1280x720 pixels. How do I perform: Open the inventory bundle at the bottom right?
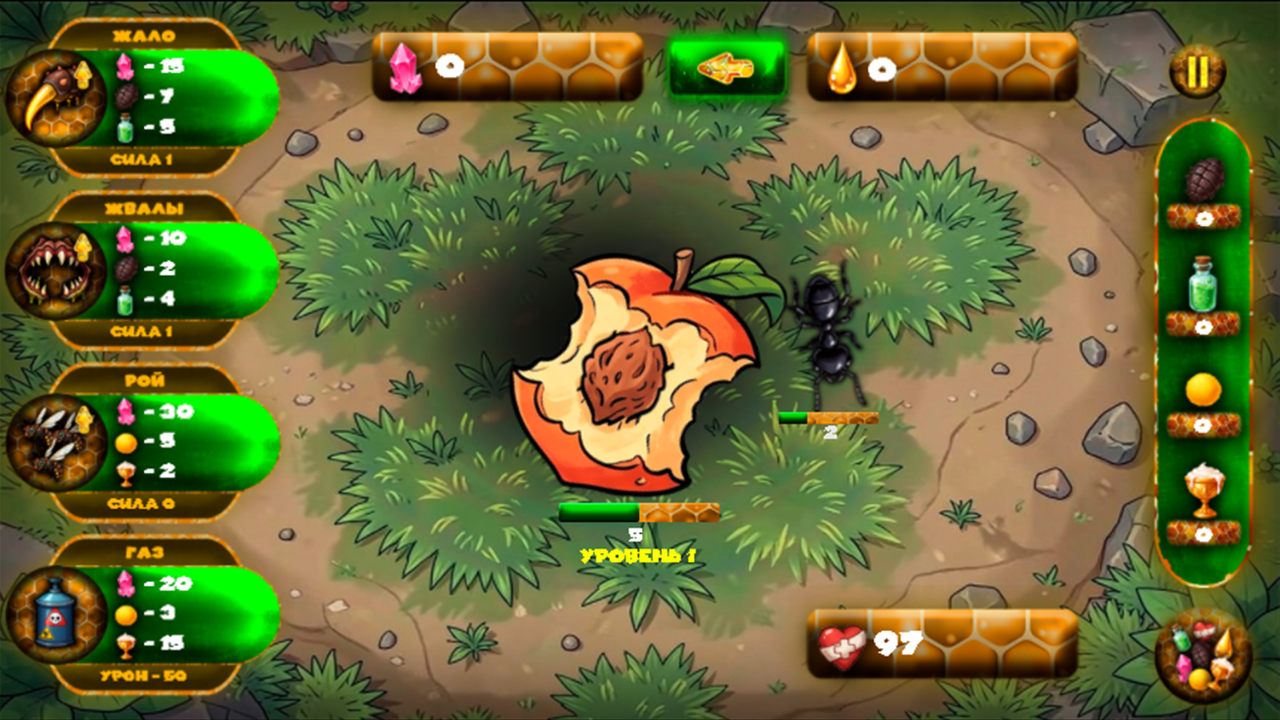[1204, 655]
